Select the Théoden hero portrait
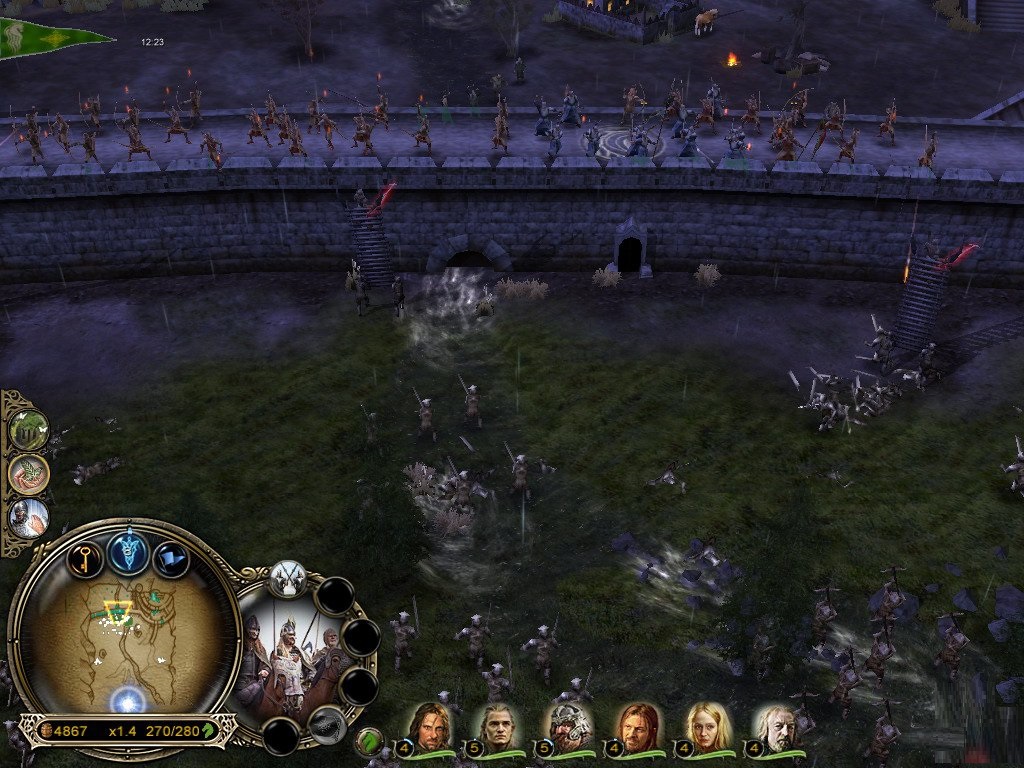The width and height of the screenshot is (1024, 768). click(x=776, y=726)
